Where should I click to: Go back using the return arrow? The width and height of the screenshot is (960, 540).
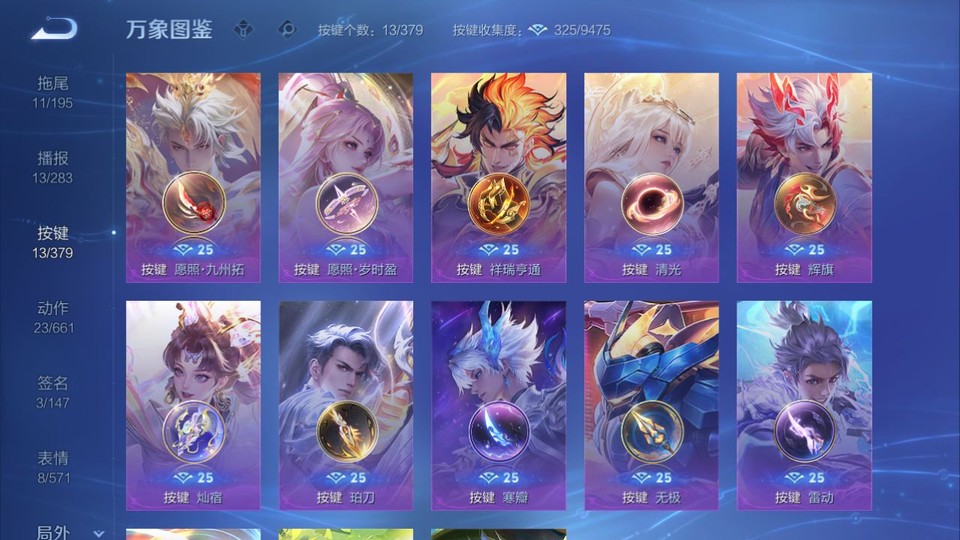click(x=54, y=29)
